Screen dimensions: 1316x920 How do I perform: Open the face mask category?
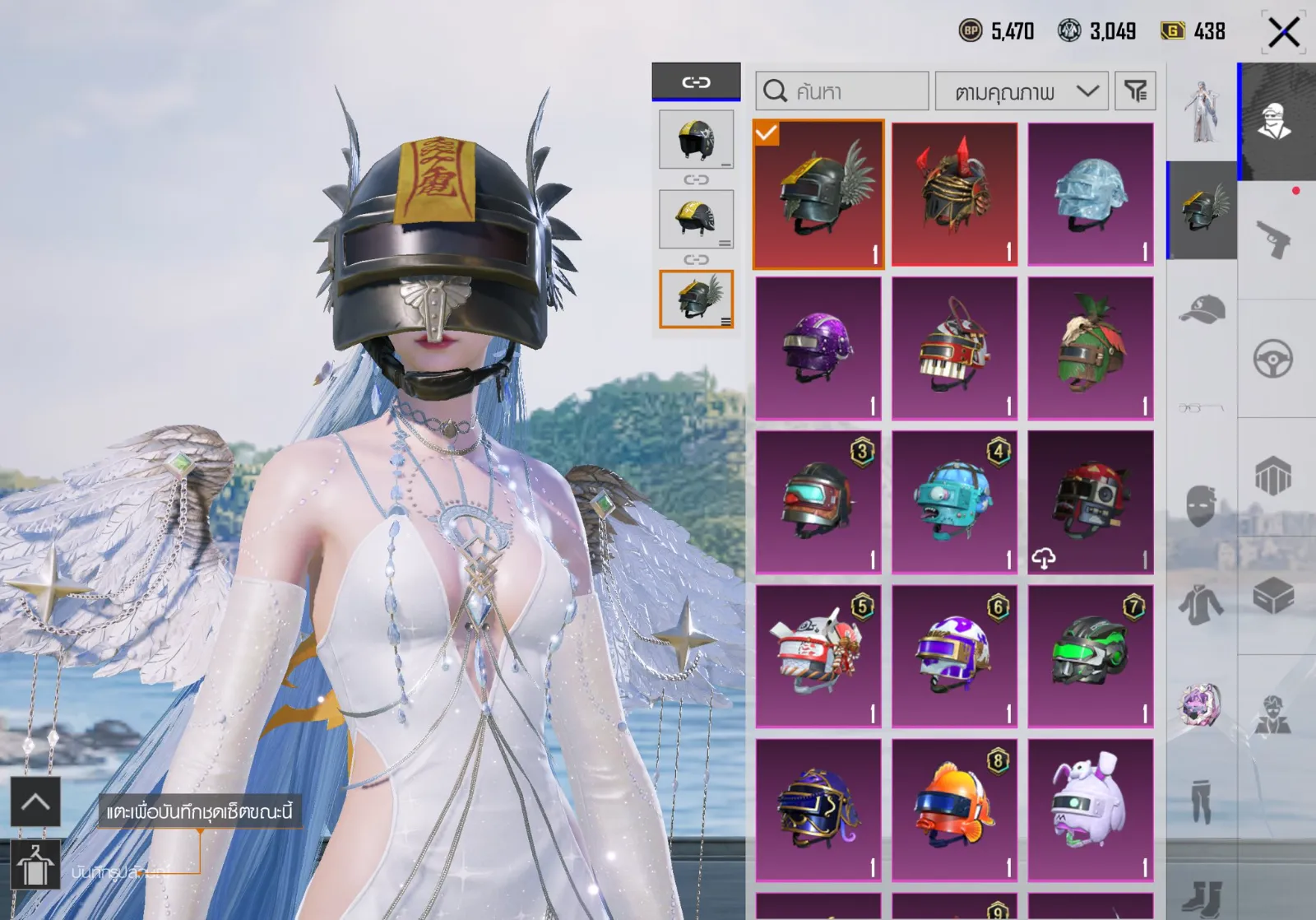tap(1202, 504)
